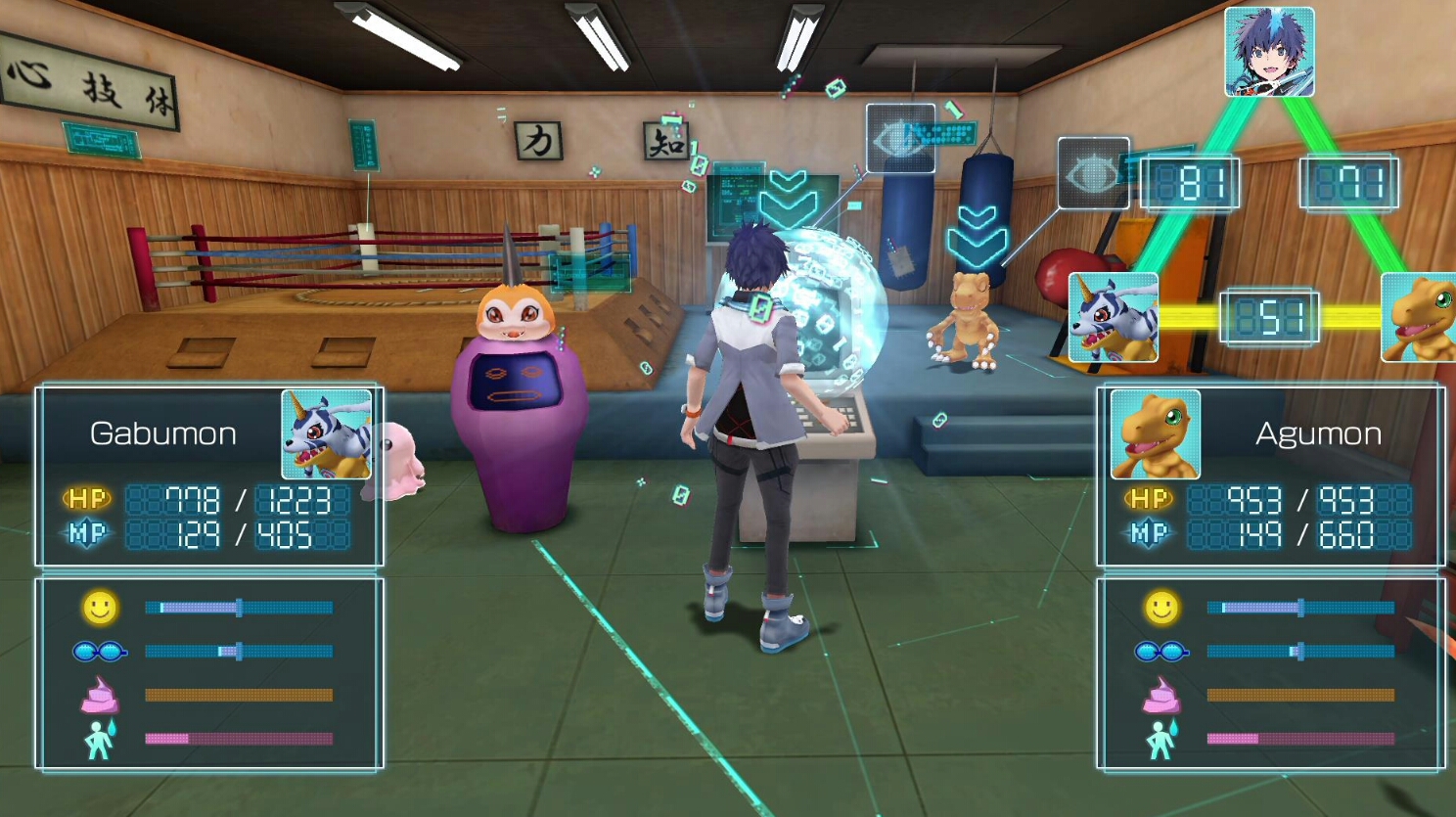
Task: Click Agumon's toilet urge icon
Action: click(x=1160, y=739)
